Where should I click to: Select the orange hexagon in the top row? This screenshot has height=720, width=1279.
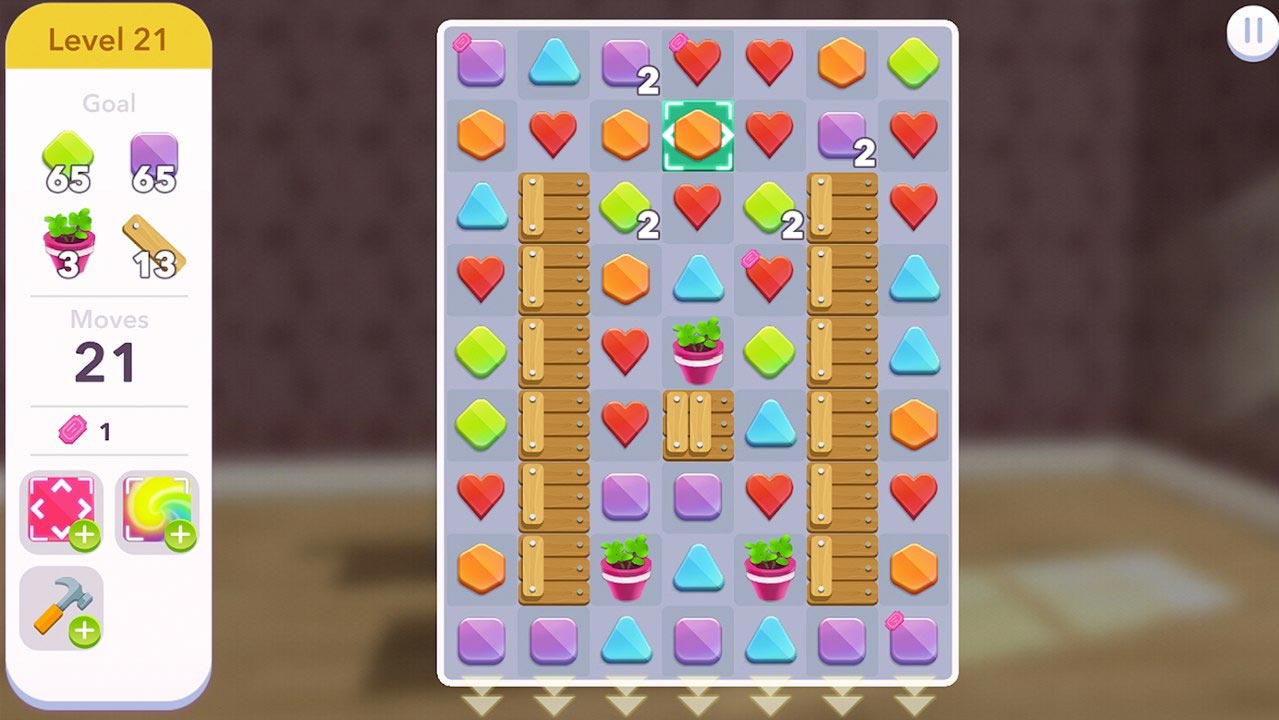(842, 62)
